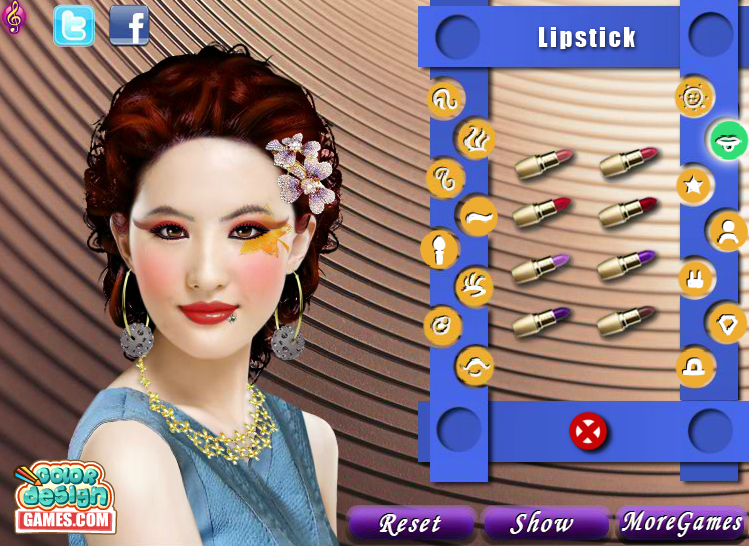Choose the makeup brush category
Image resolution: width=749 pixels, height=546 pixels.
click(x=440, y=249)
